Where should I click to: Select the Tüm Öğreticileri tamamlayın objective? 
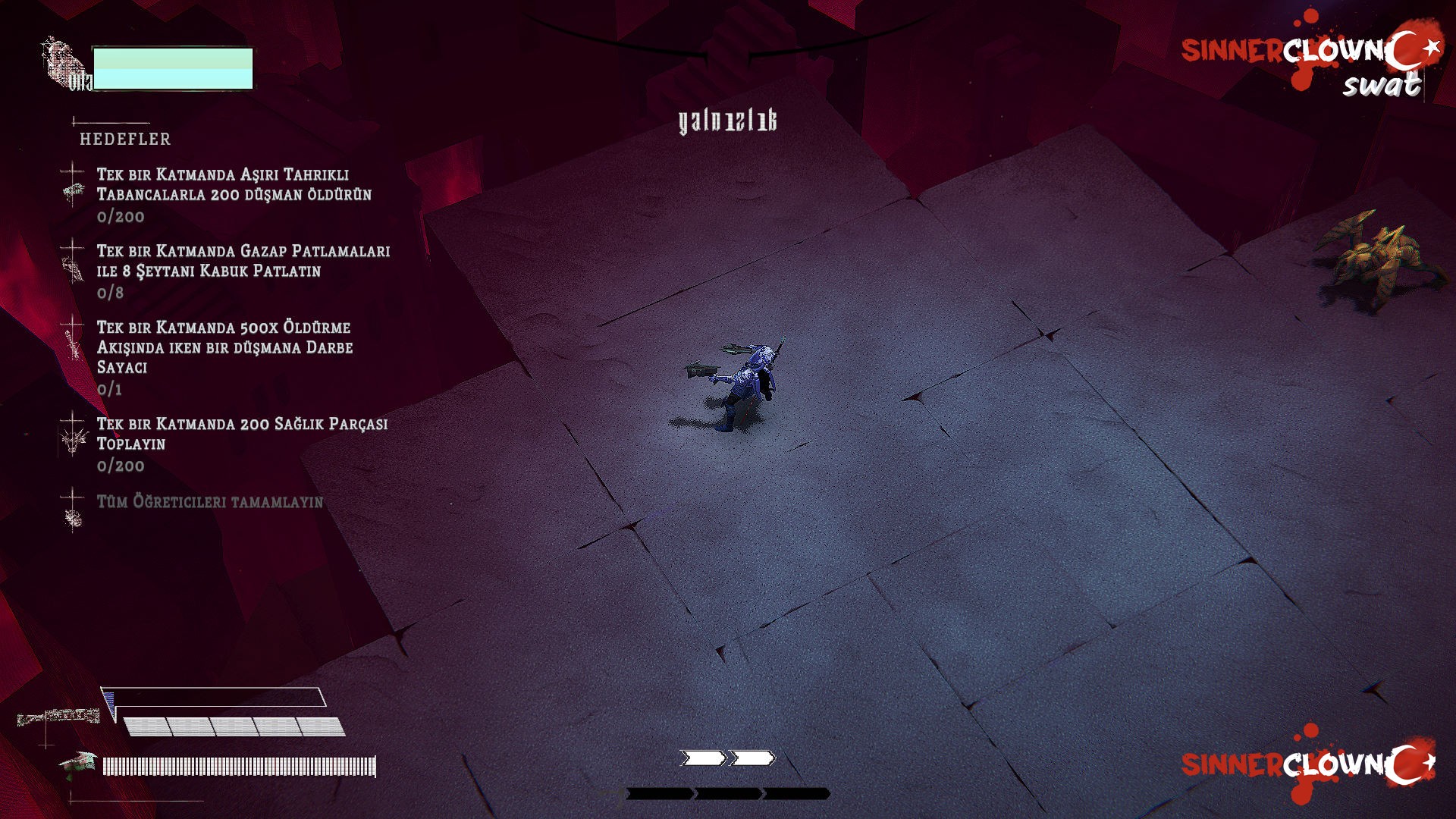point(209,502)
